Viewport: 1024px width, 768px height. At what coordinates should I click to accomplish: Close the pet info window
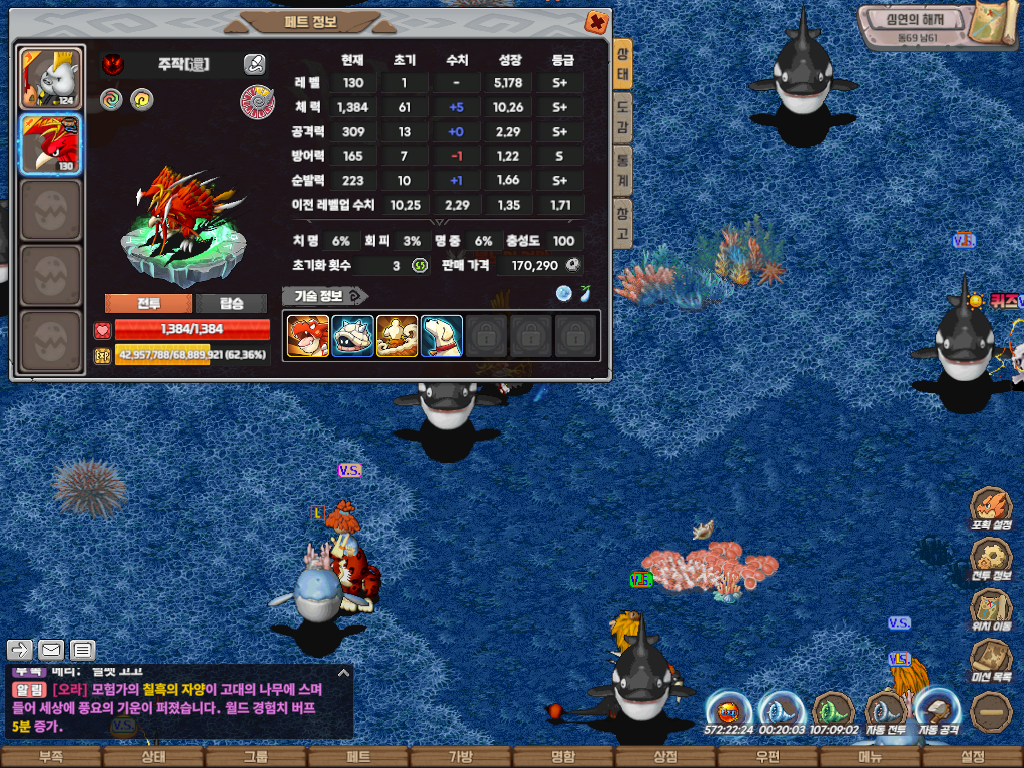(596, 21)
